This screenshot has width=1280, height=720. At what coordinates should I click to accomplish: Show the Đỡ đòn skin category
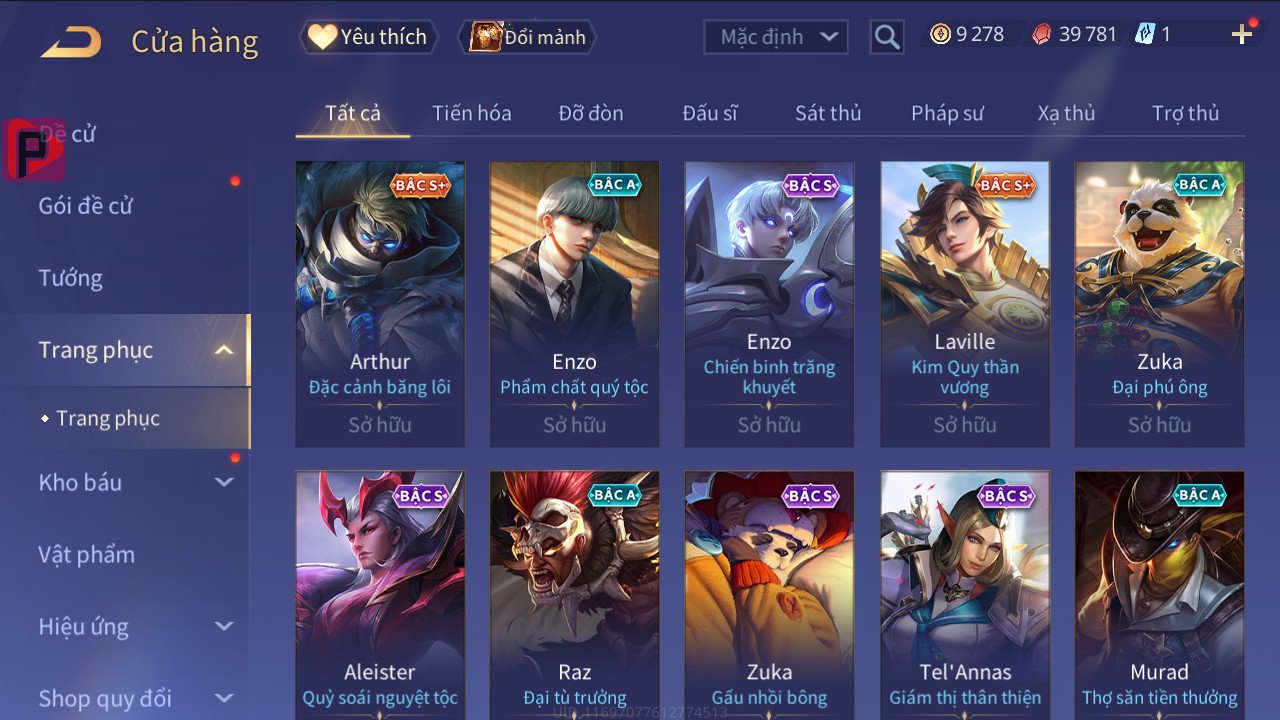point(591,113)
